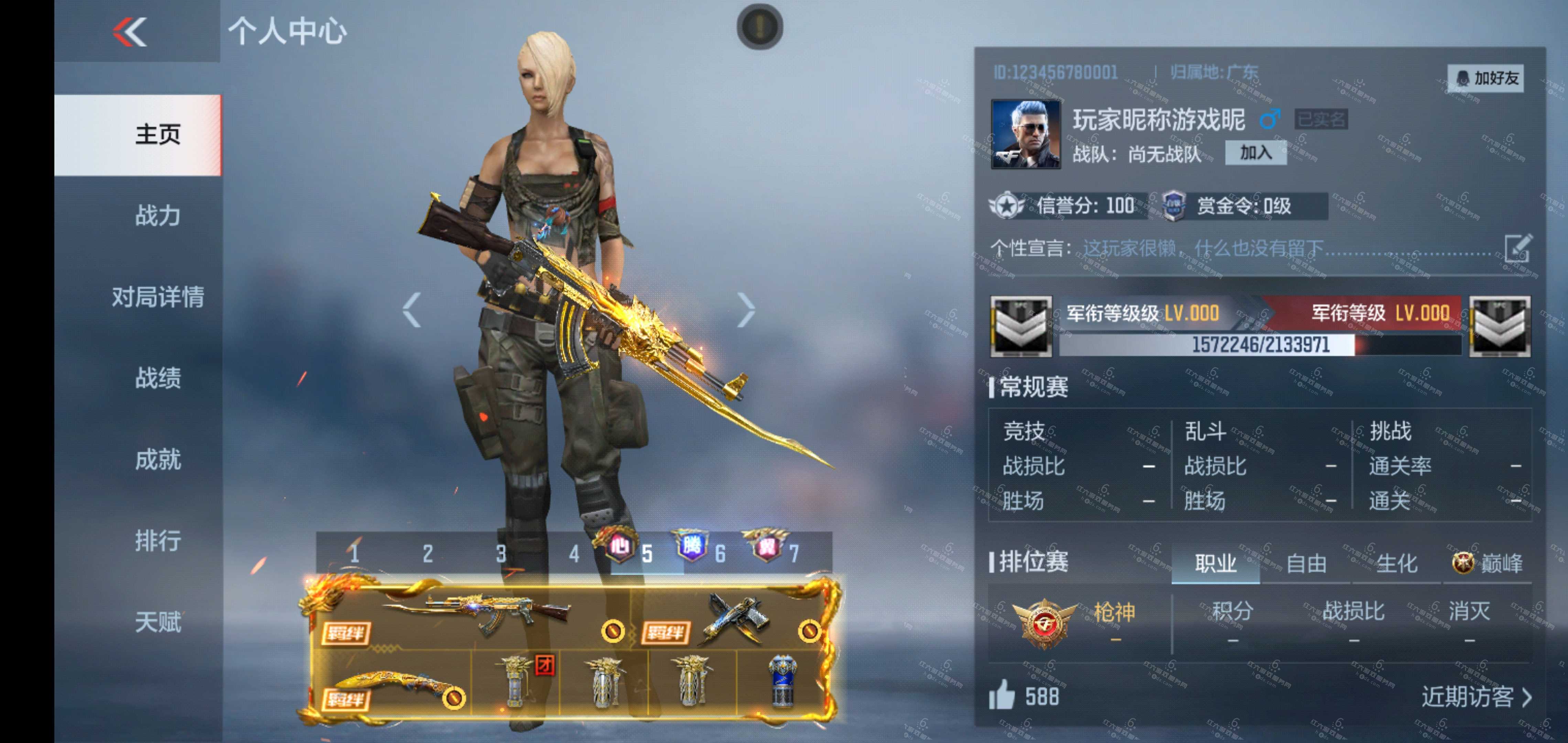
Task: Open the 排行 ranking tab
Action: click(157, 541)
